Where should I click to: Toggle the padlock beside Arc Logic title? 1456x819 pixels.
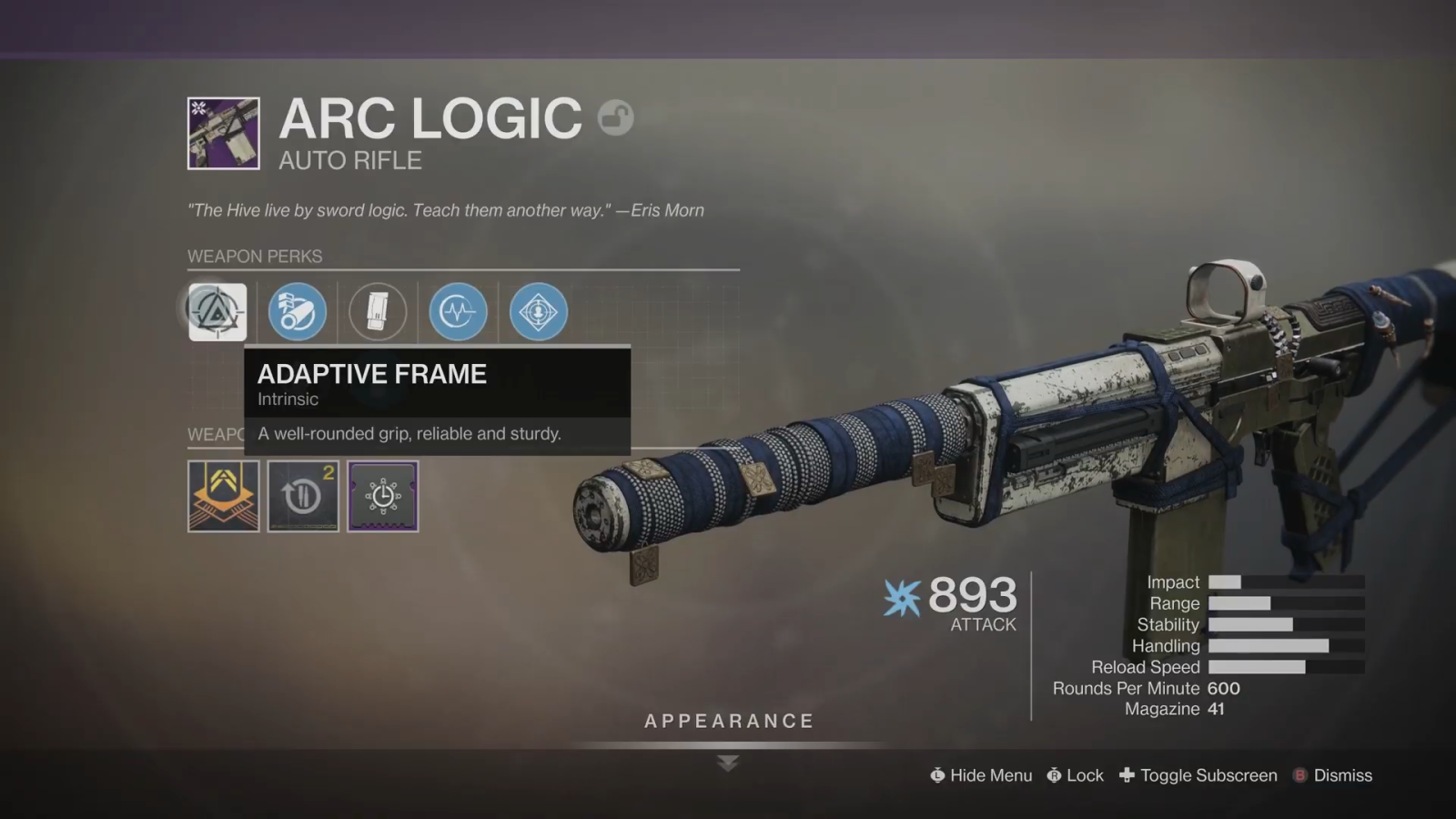[615, 117]
